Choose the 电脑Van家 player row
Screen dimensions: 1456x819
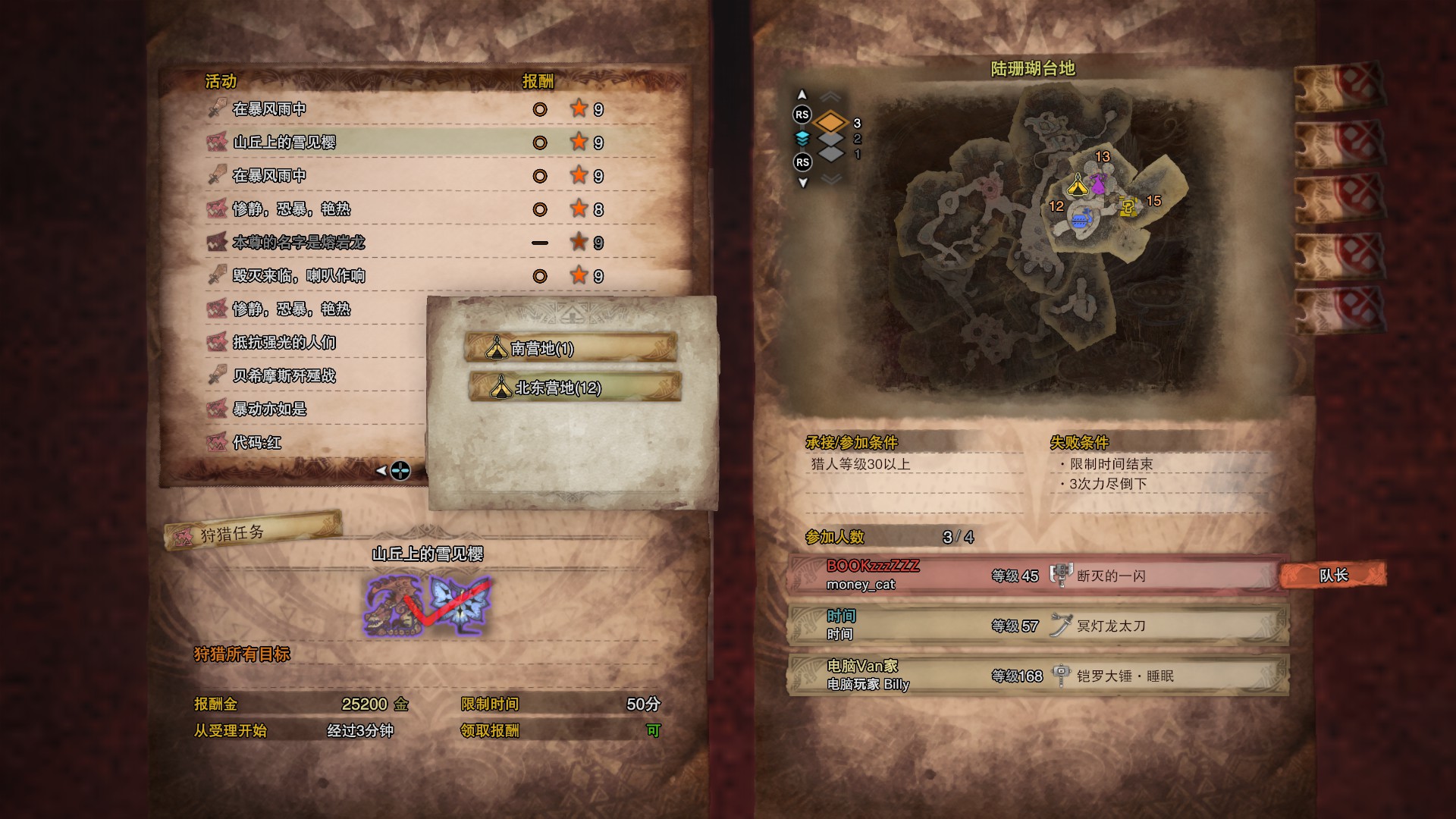pyautogui.click(x=1036, y=675)
